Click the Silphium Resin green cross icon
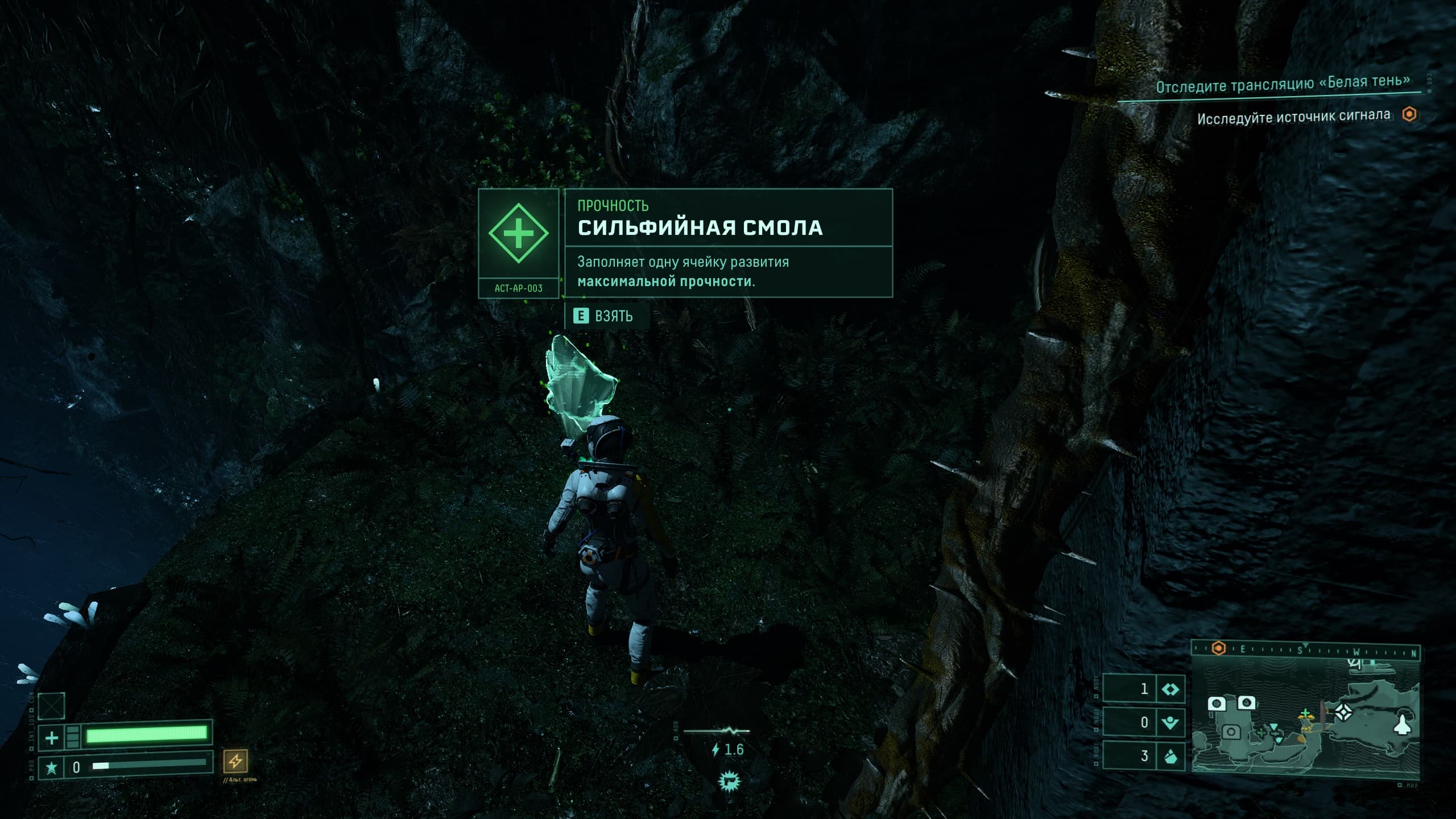 (518, 233)
